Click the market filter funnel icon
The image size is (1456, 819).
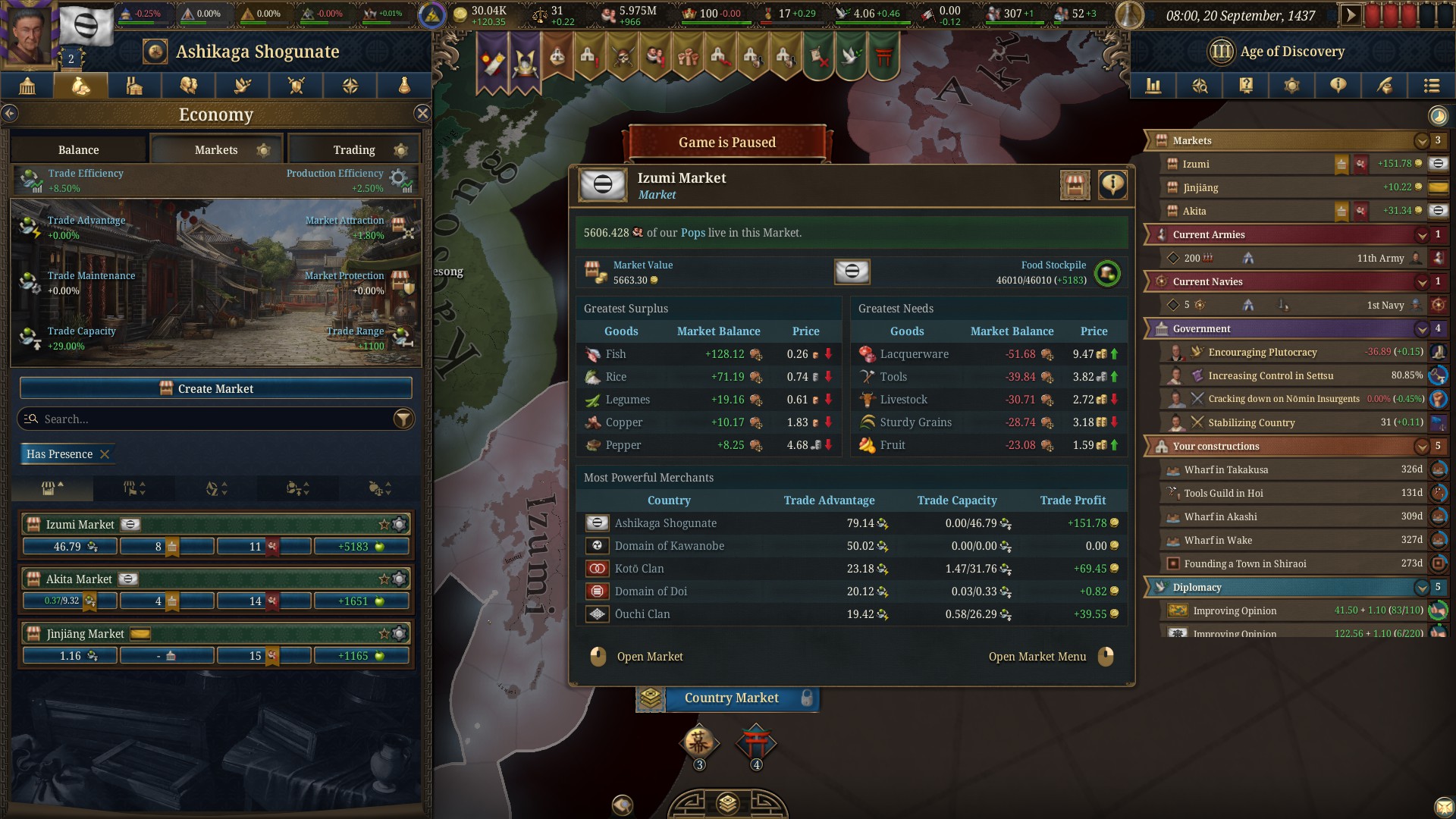pyautogui.click(x=403, y=419)
